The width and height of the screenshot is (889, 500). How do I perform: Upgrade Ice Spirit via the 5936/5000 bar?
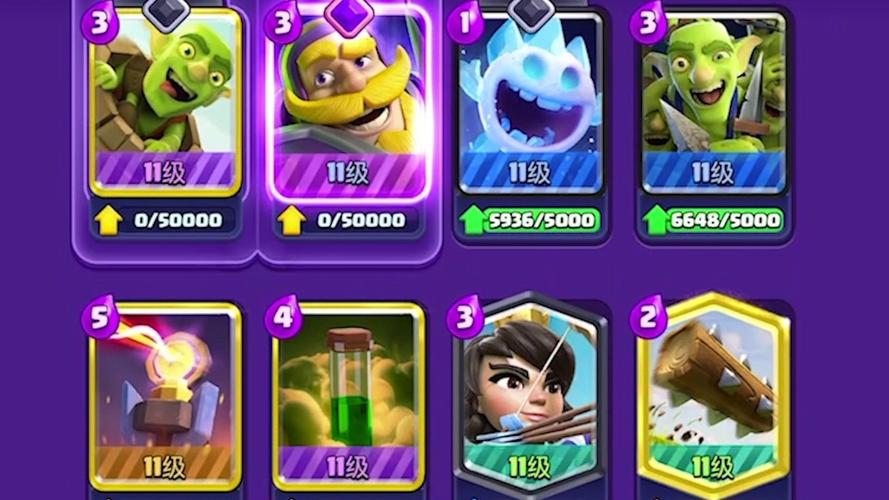click(530, 220)
